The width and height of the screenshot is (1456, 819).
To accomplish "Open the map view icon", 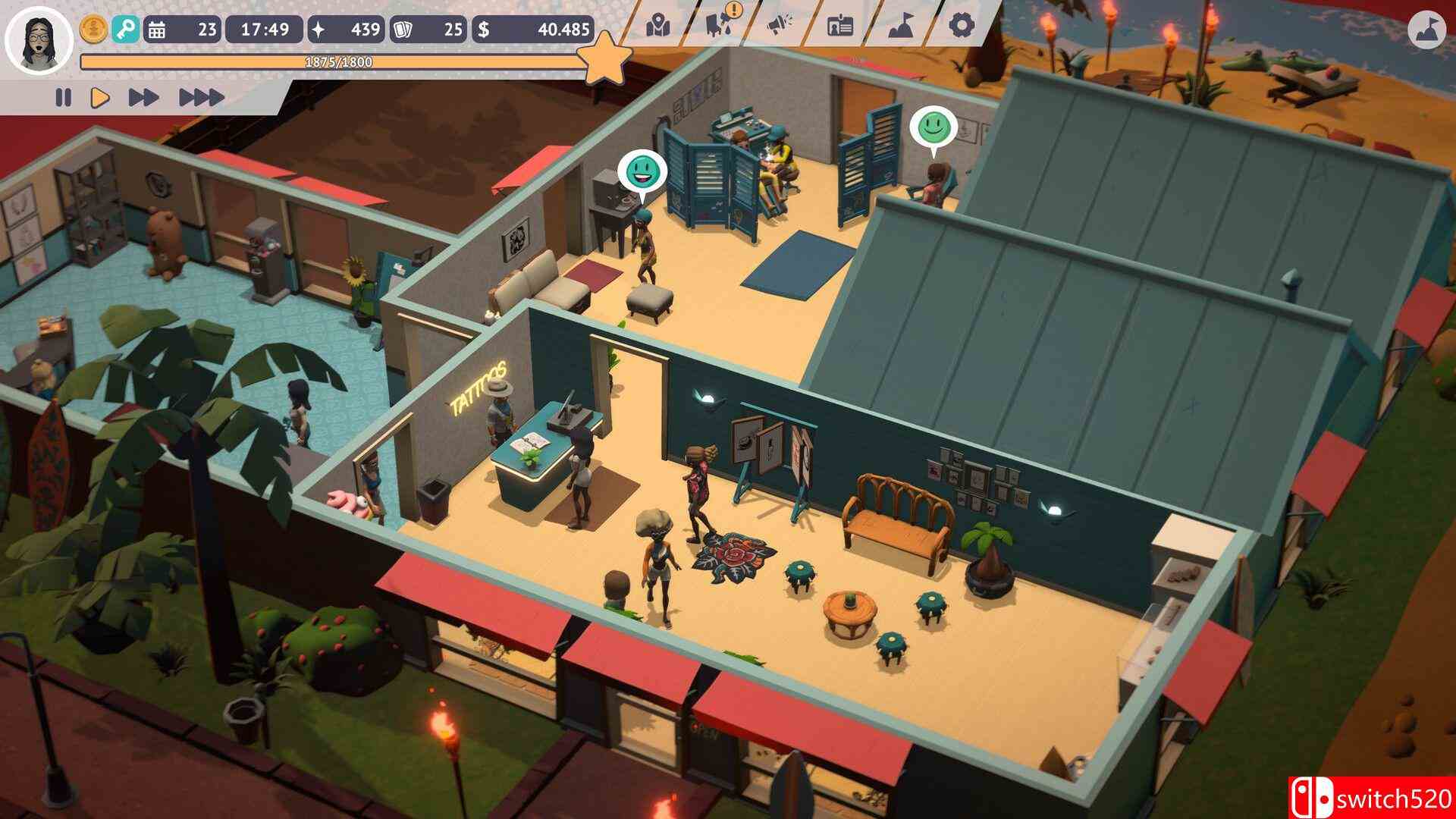I will click(660, 27).
